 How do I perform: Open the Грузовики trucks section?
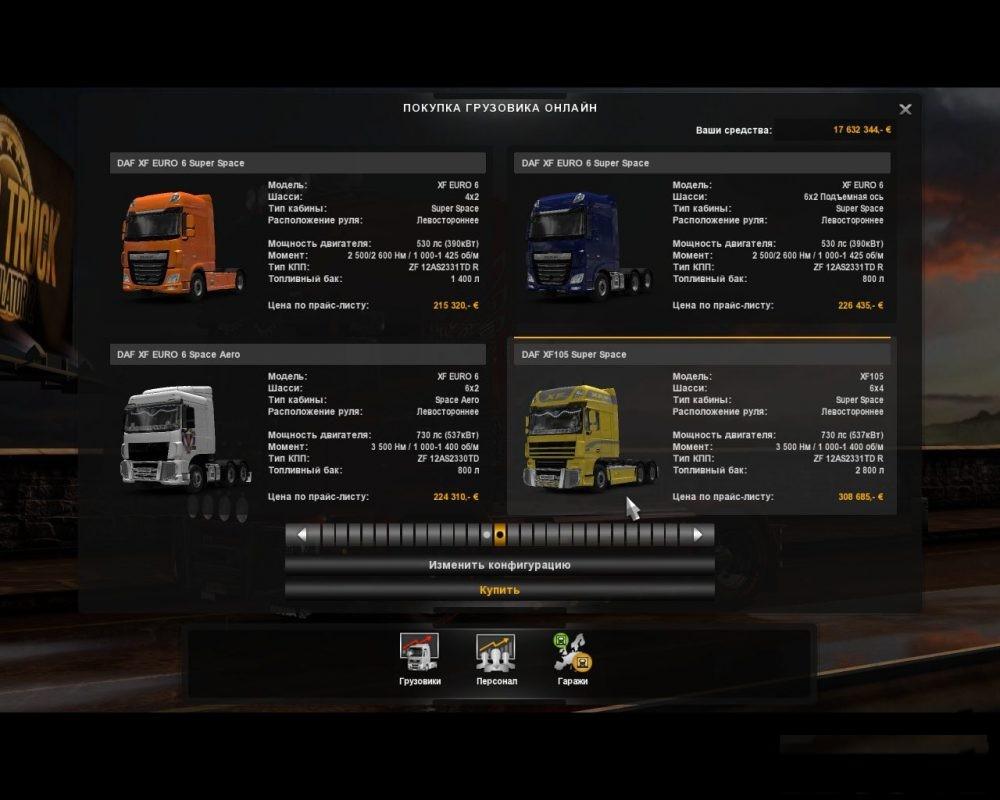click(419, 660)
